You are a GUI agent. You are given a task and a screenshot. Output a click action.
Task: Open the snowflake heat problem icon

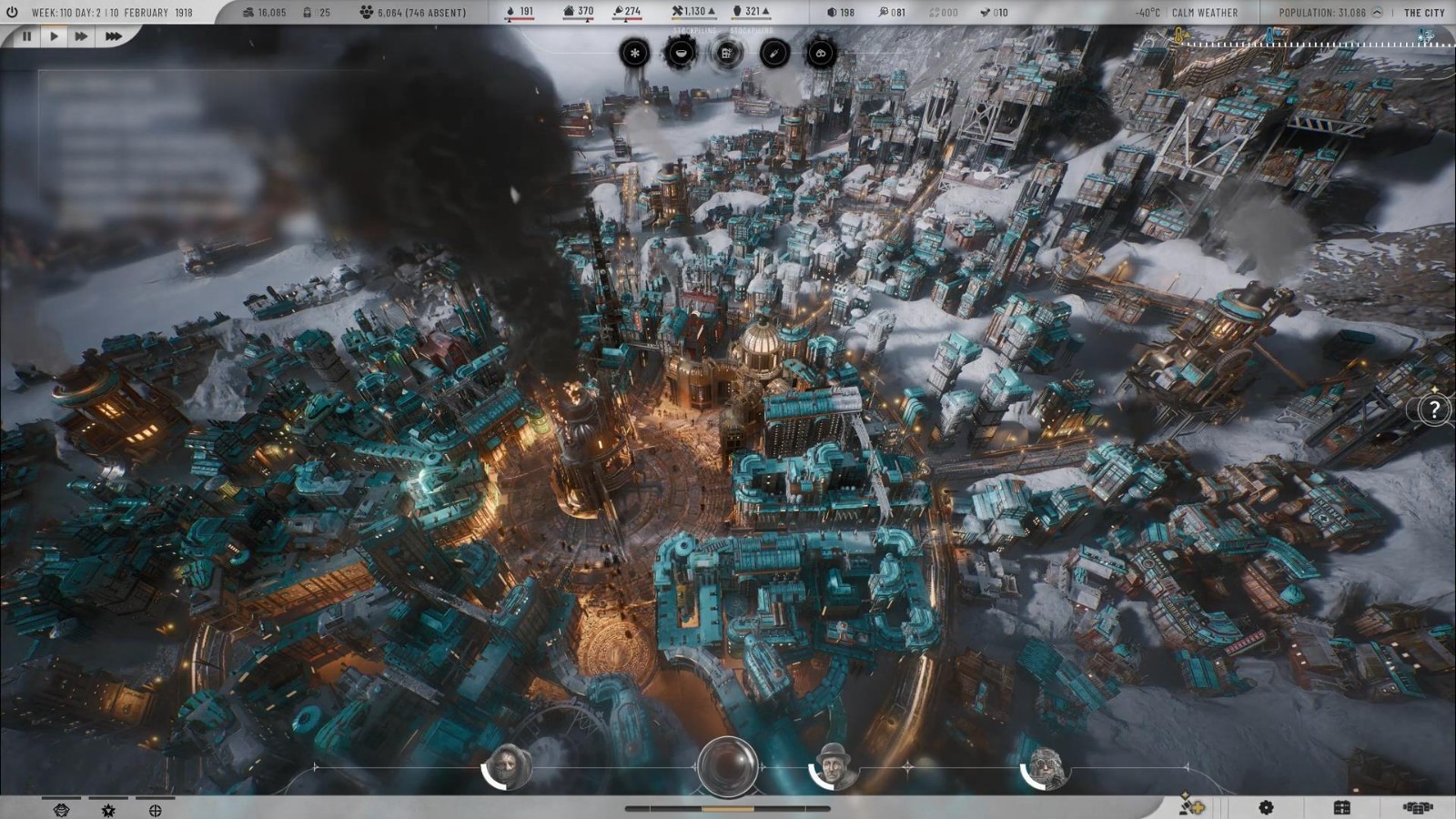point(634,53)
